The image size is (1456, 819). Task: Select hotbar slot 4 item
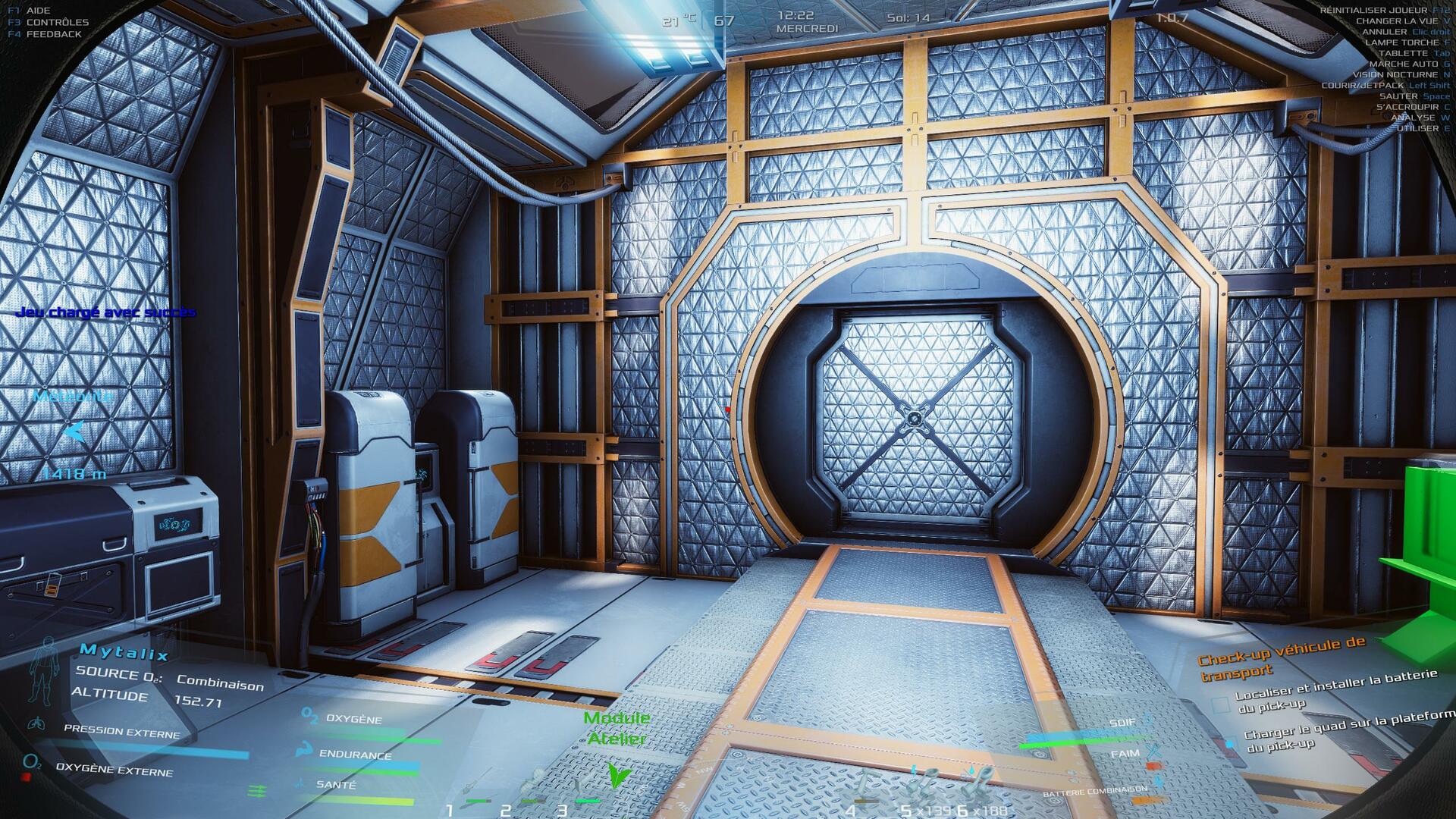864,790
